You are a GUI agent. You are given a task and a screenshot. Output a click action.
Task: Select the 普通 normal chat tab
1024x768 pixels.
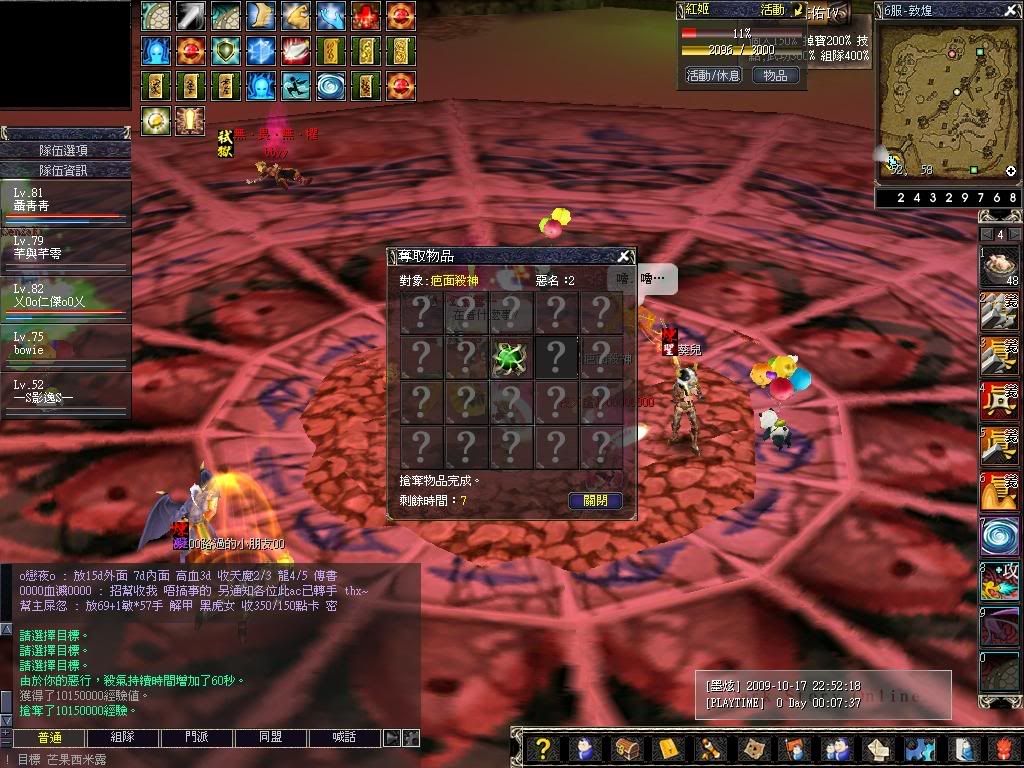point(49,738)
